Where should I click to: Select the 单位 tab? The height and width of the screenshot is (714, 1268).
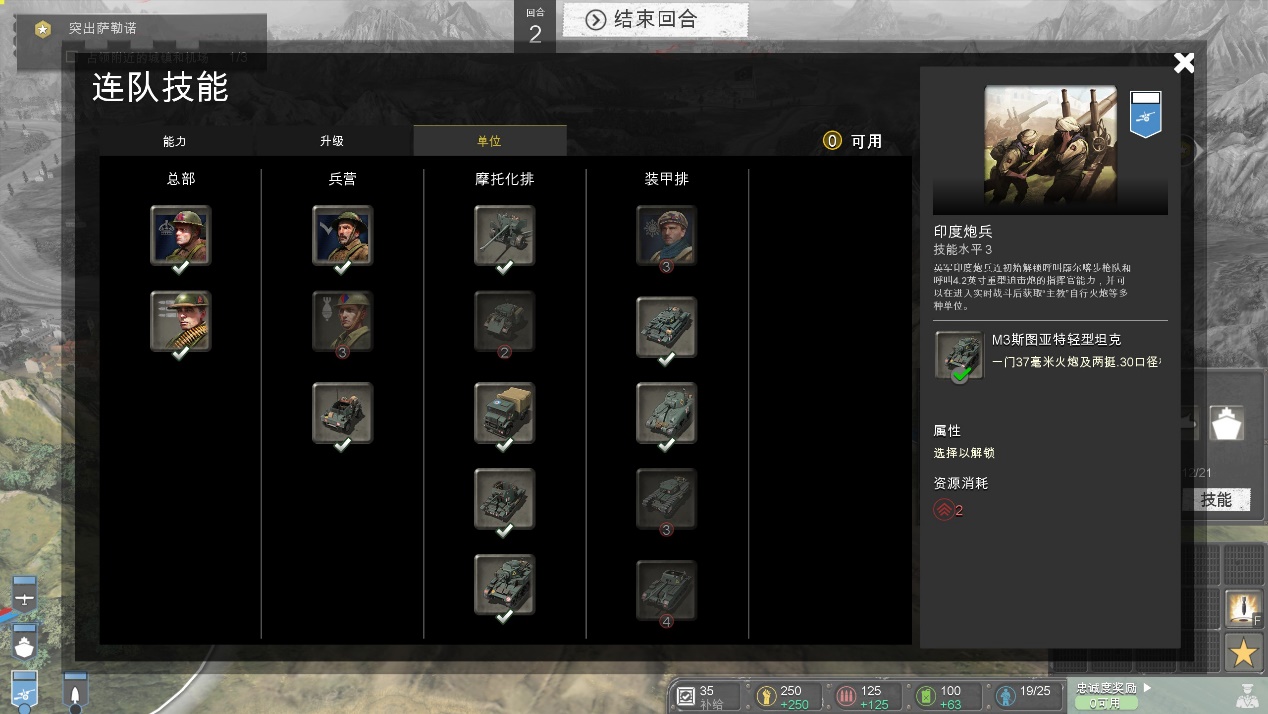pyautogui.click(x=489, y=141)
